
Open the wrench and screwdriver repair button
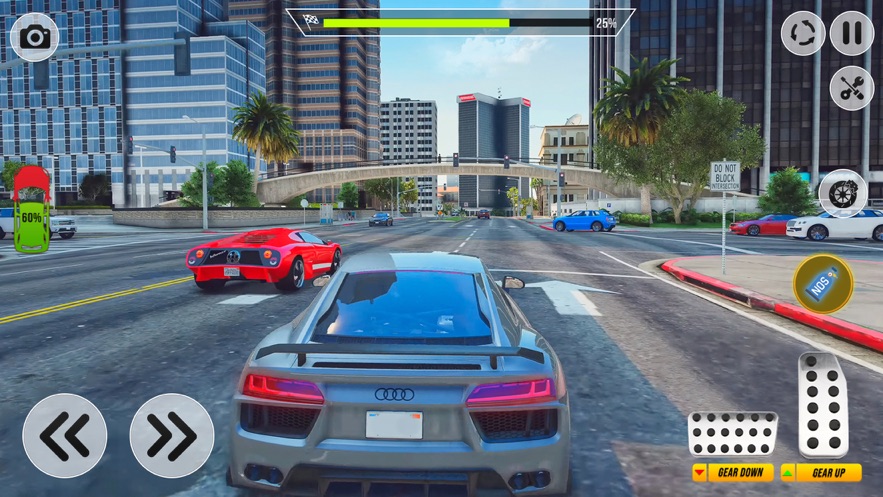click(851, 88)
